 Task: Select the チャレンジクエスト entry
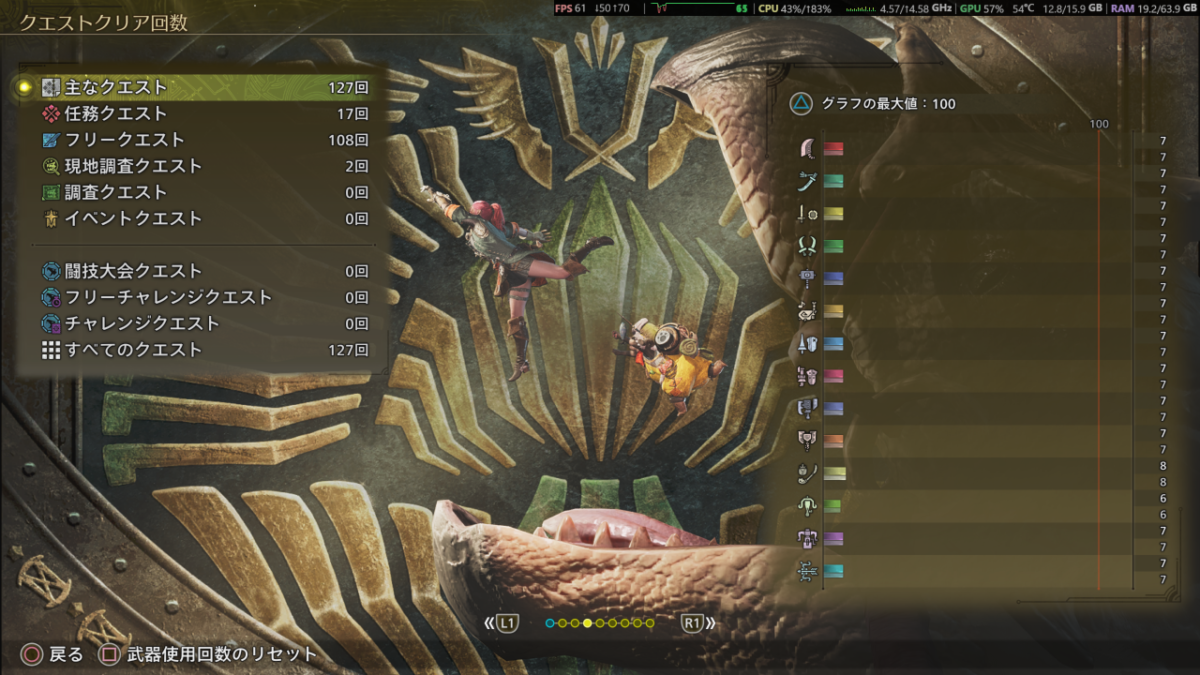200,324
